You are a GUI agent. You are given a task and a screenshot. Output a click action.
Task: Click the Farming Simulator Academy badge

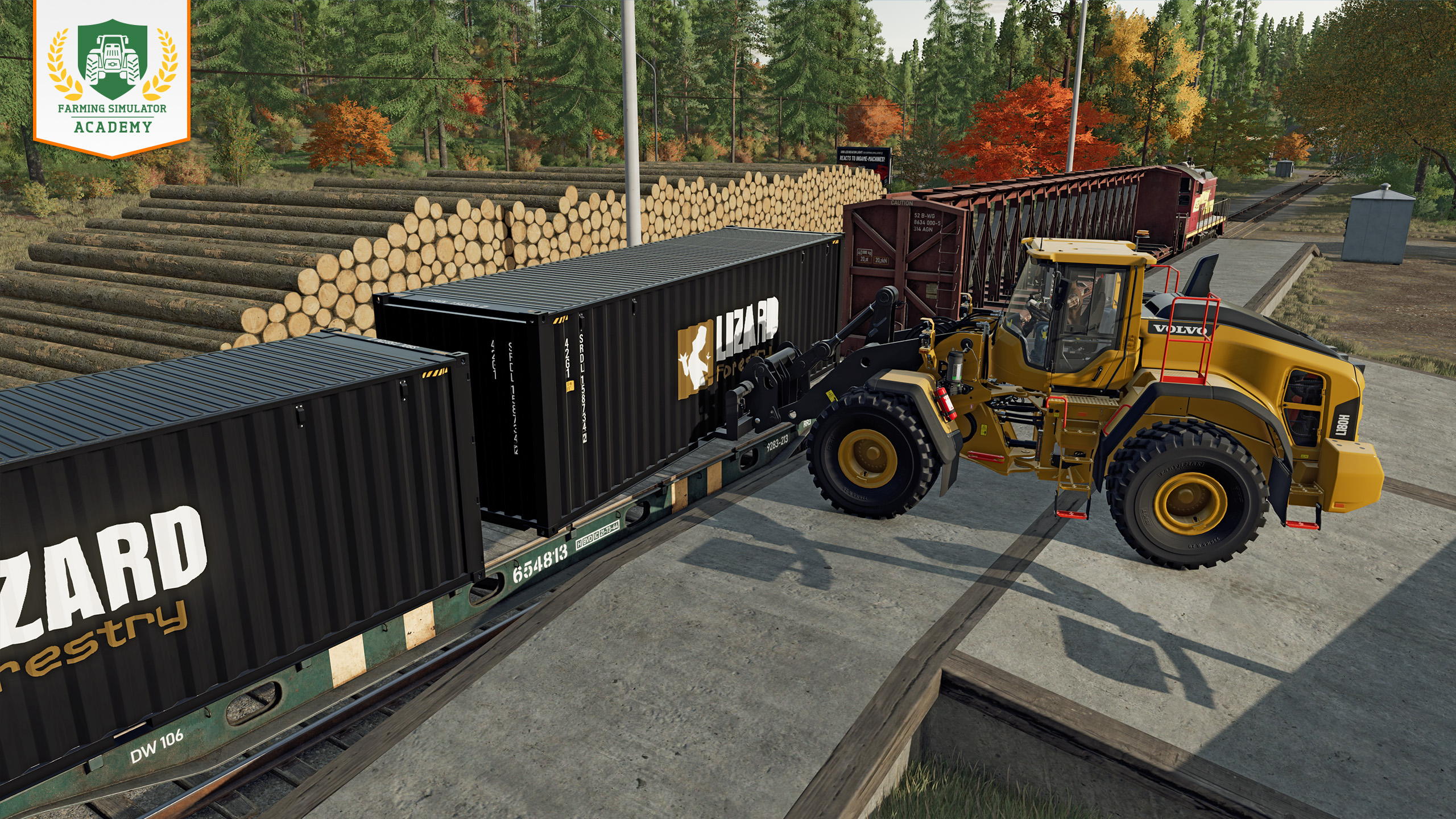click(111, 77)
